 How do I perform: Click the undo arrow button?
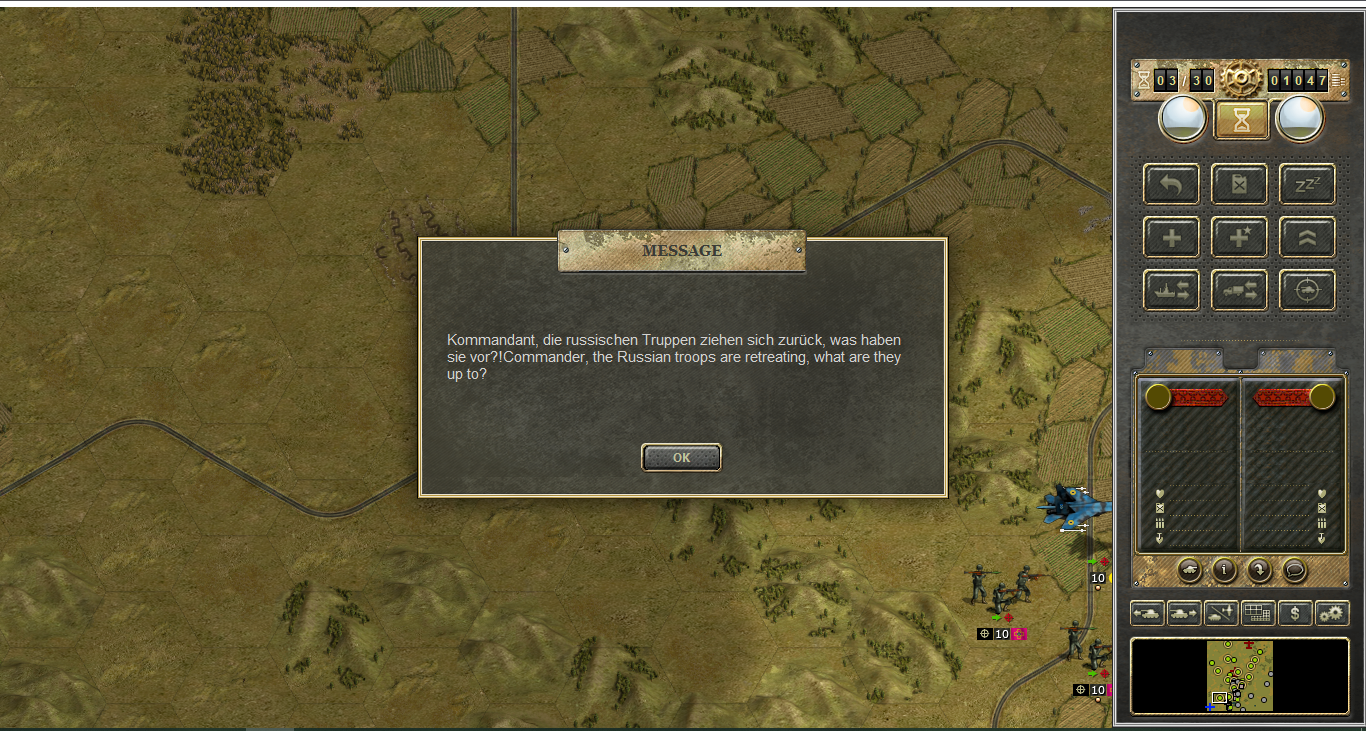pos(1172,184)
